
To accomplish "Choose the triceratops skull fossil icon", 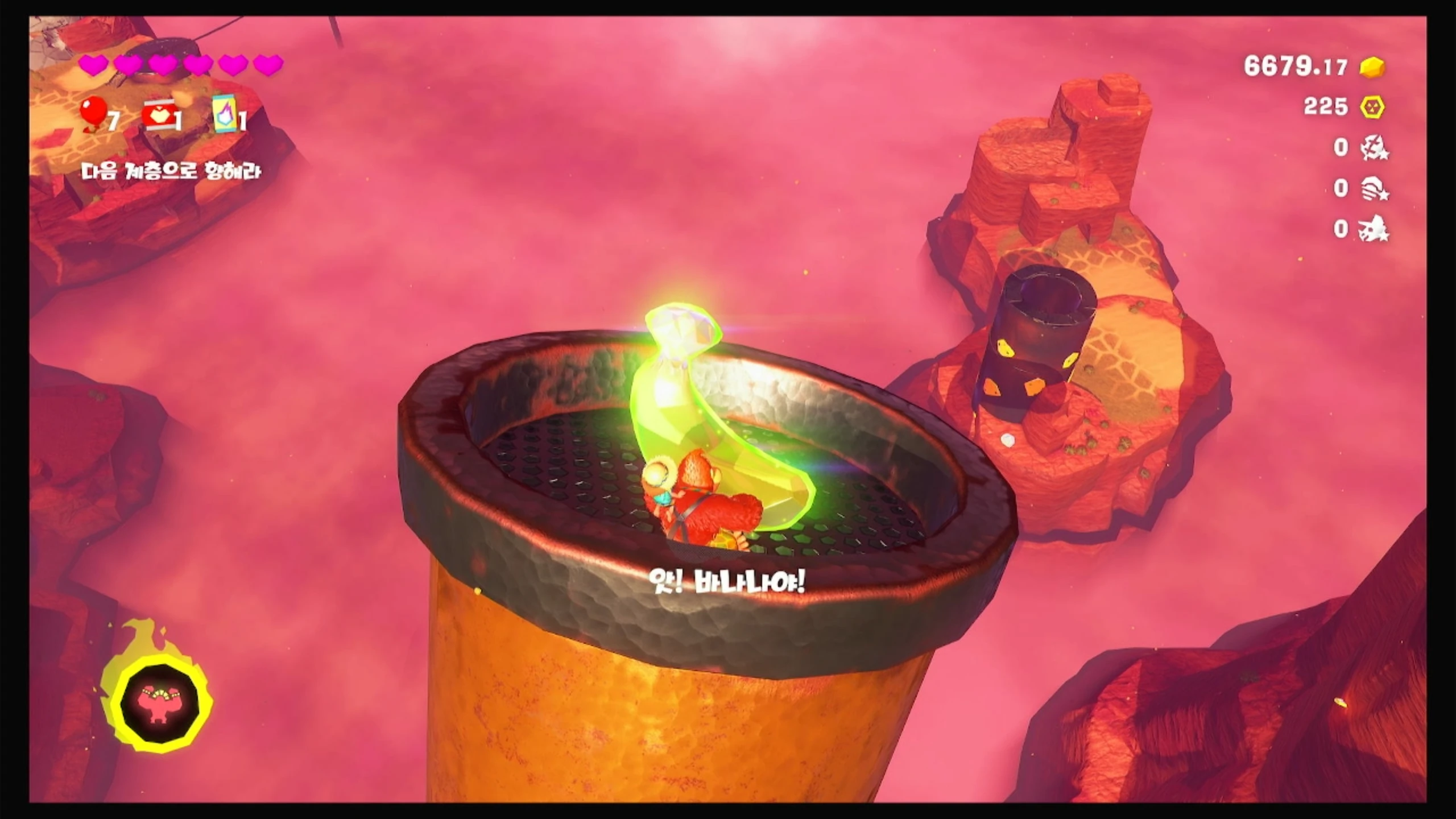I will [1373, 230].
